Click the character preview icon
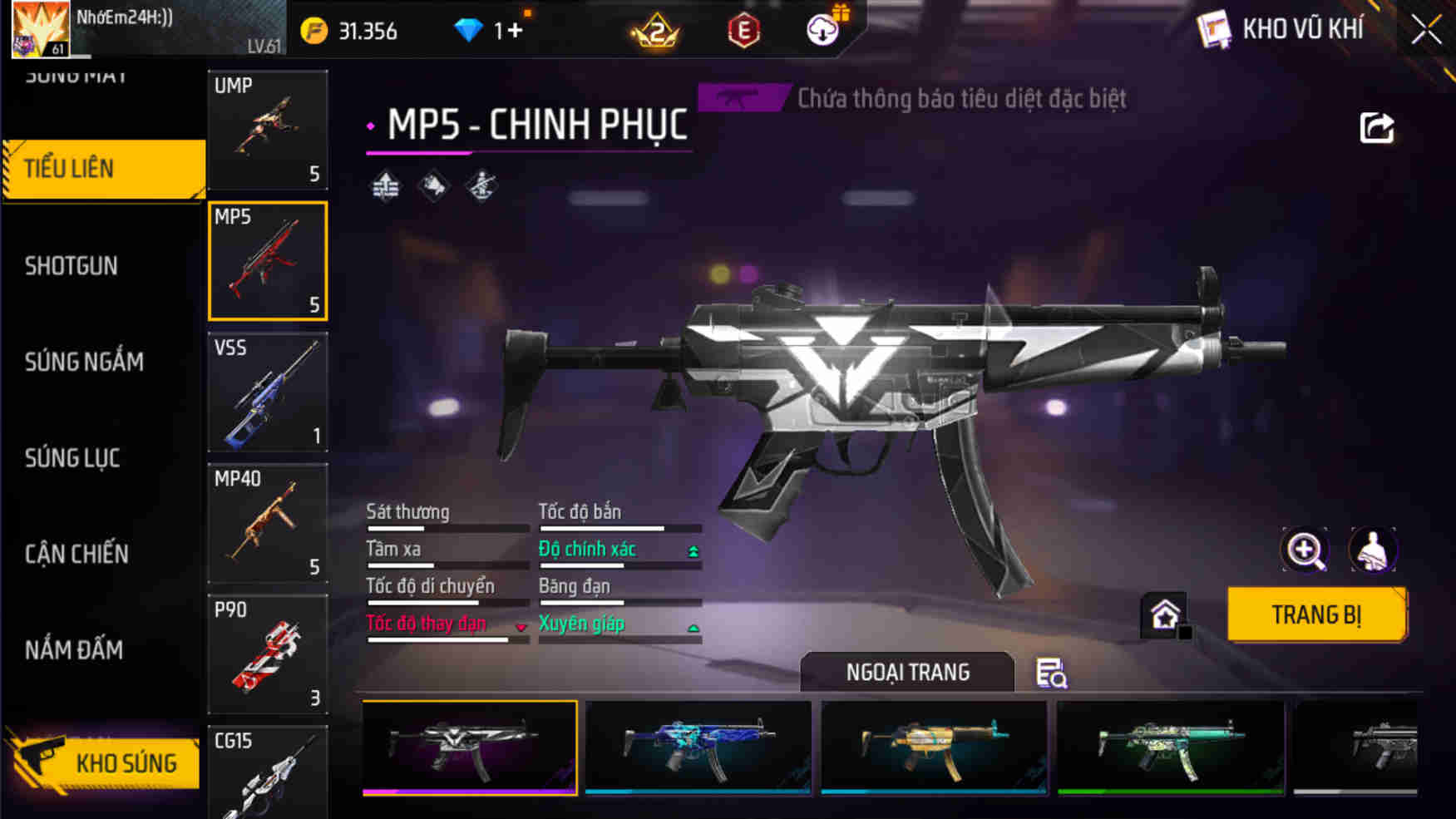The width and height of the screenshot is (1456, 819). [1373, 550]
